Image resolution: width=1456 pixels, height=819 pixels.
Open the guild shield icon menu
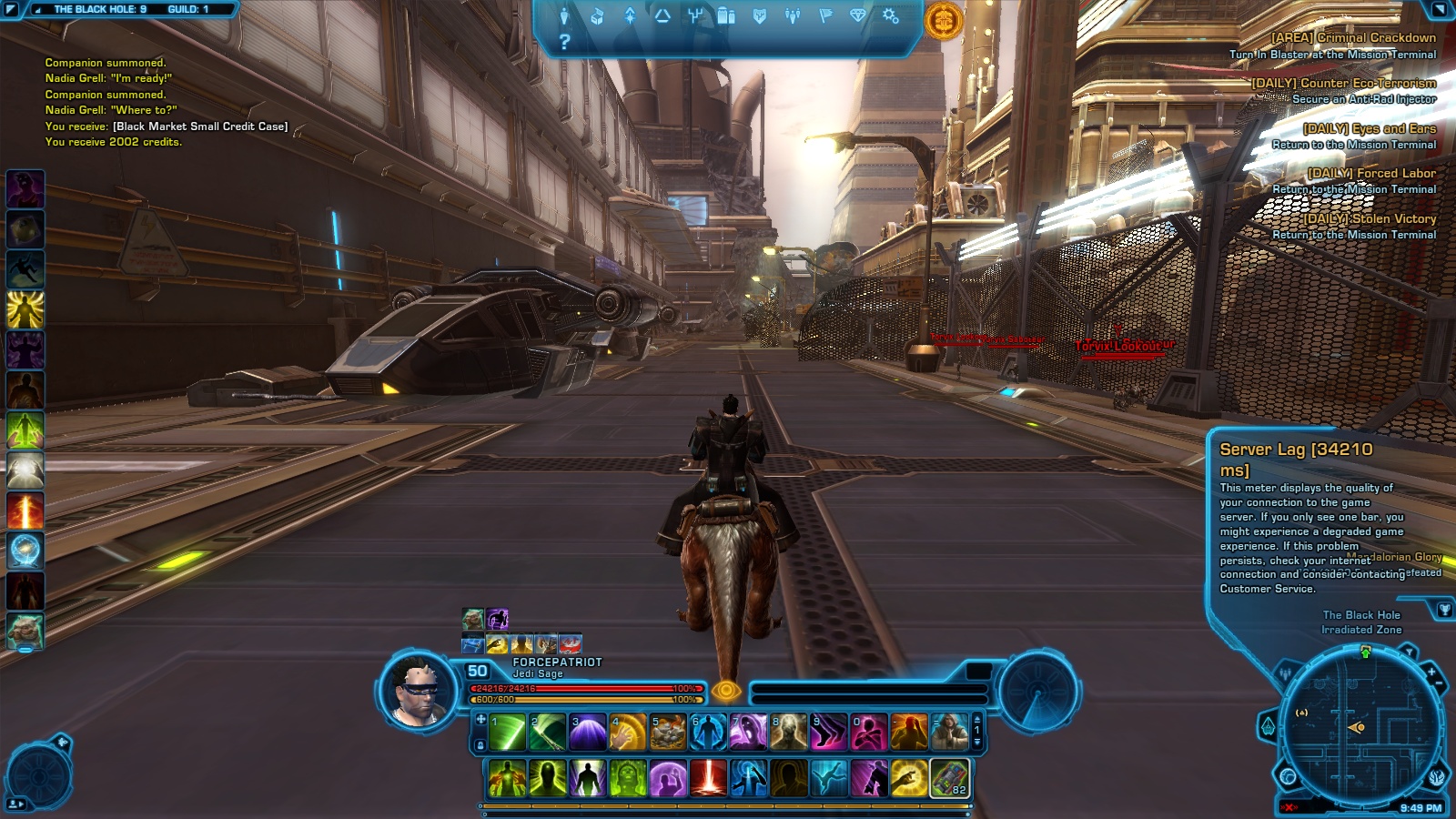pyautogui.click(x=760, y=15)
